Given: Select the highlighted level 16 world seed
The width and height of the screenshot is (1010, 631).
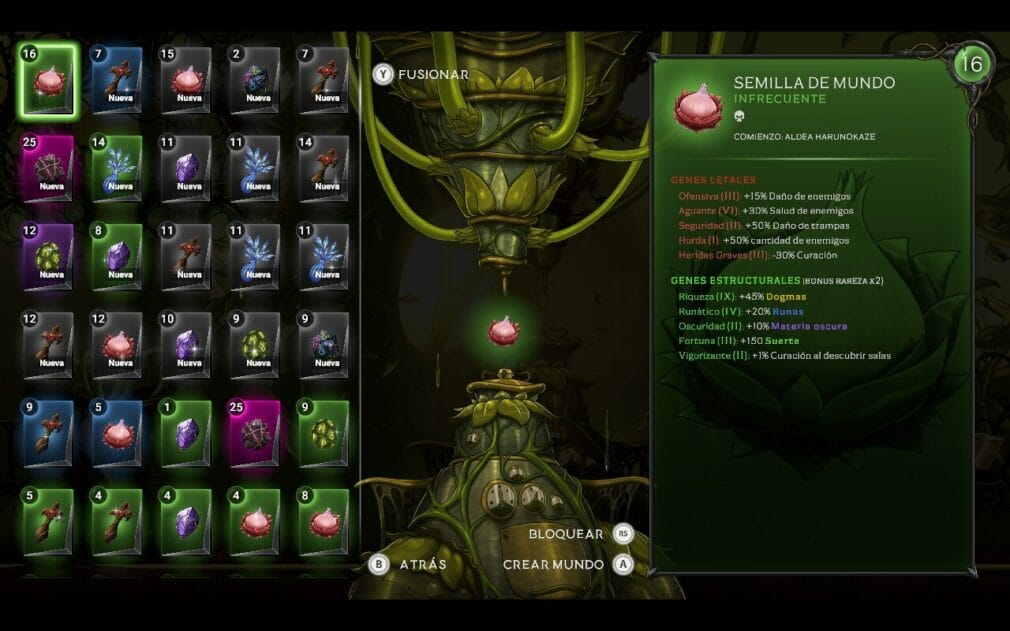Looking at the screenshot, I should (x=47, y=80).
